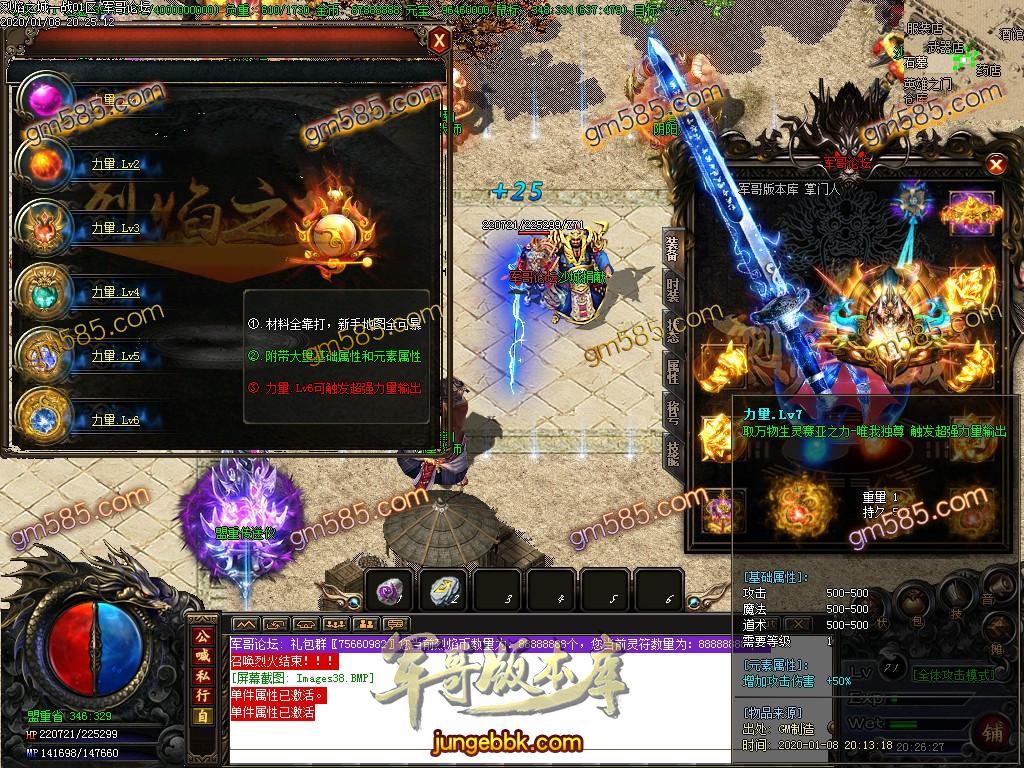Close the character equipment window
This screenshot has height=768, width=1024.
995,165
